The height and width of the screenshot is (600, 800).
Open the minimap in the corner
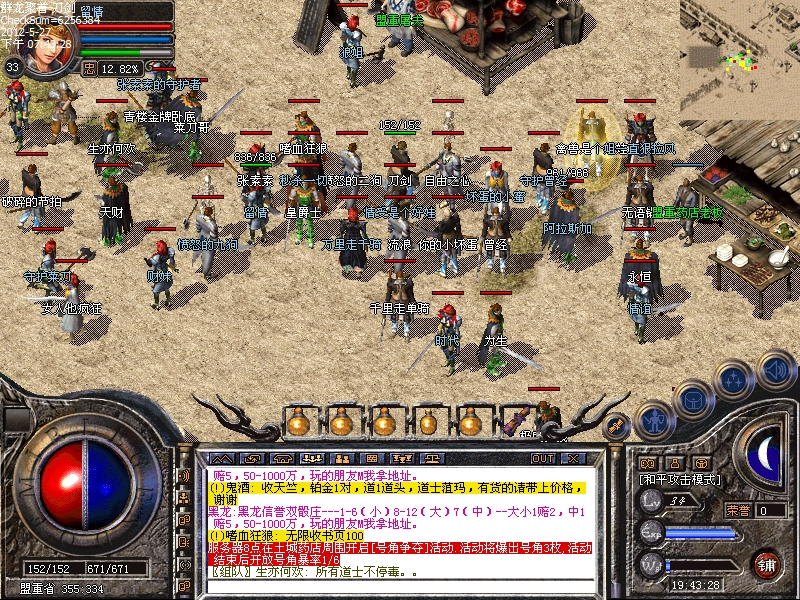(739, 45)
